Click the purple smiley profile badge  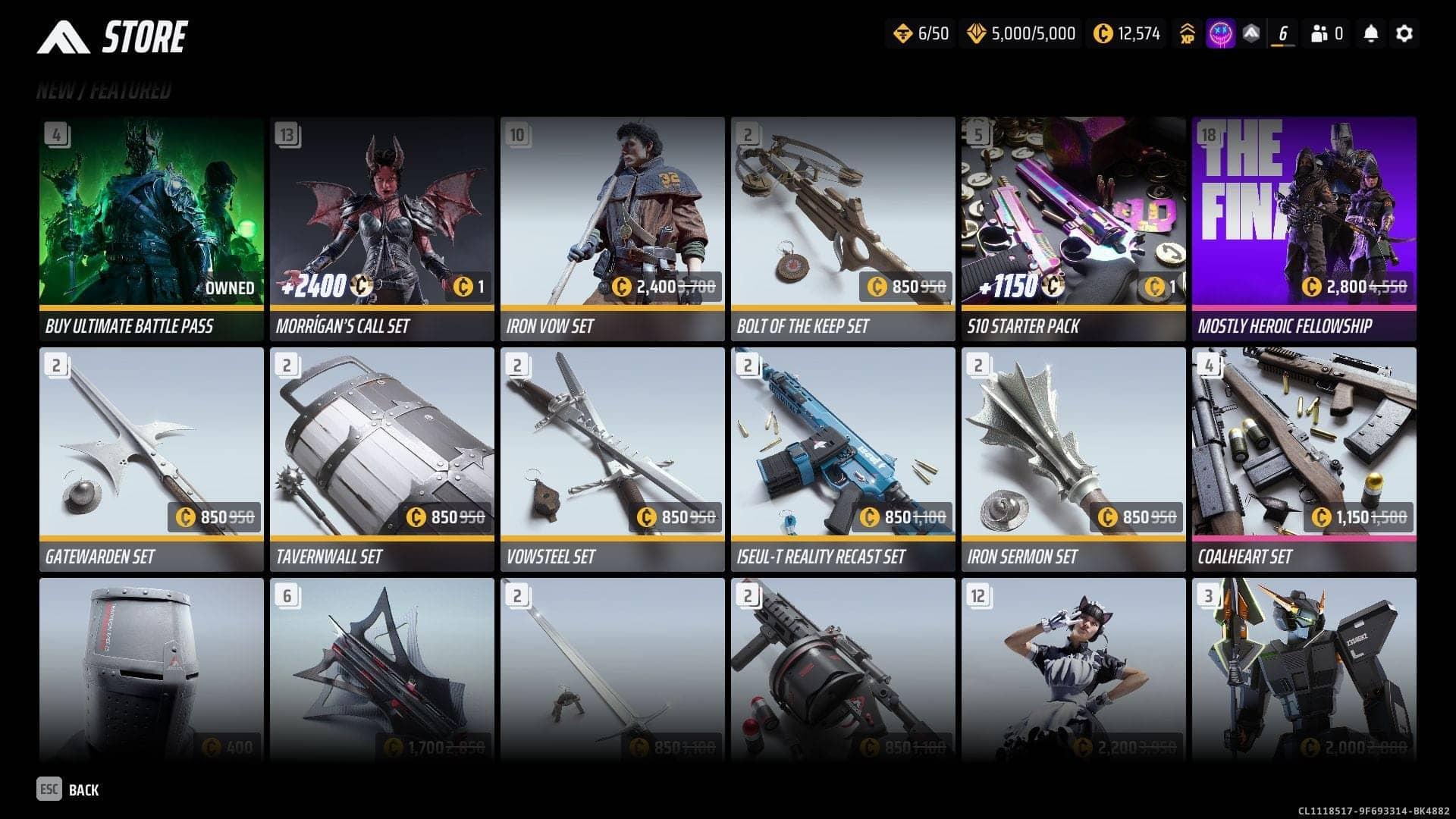pyautogui.click(x=1221, y=33)
